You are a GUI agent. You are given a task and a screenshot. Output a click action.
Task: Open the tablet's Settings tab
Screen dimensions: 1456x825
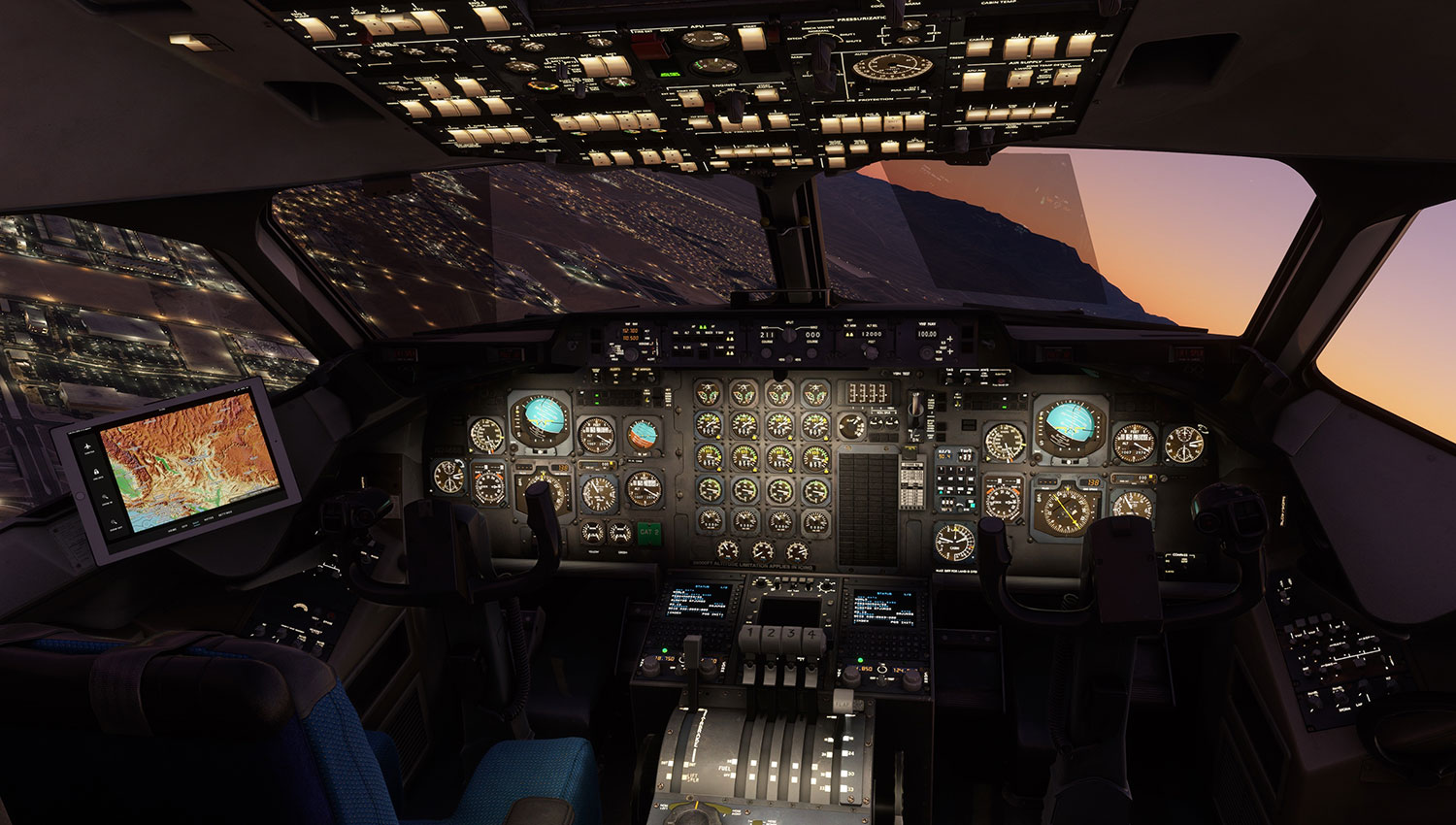point(225,511)
